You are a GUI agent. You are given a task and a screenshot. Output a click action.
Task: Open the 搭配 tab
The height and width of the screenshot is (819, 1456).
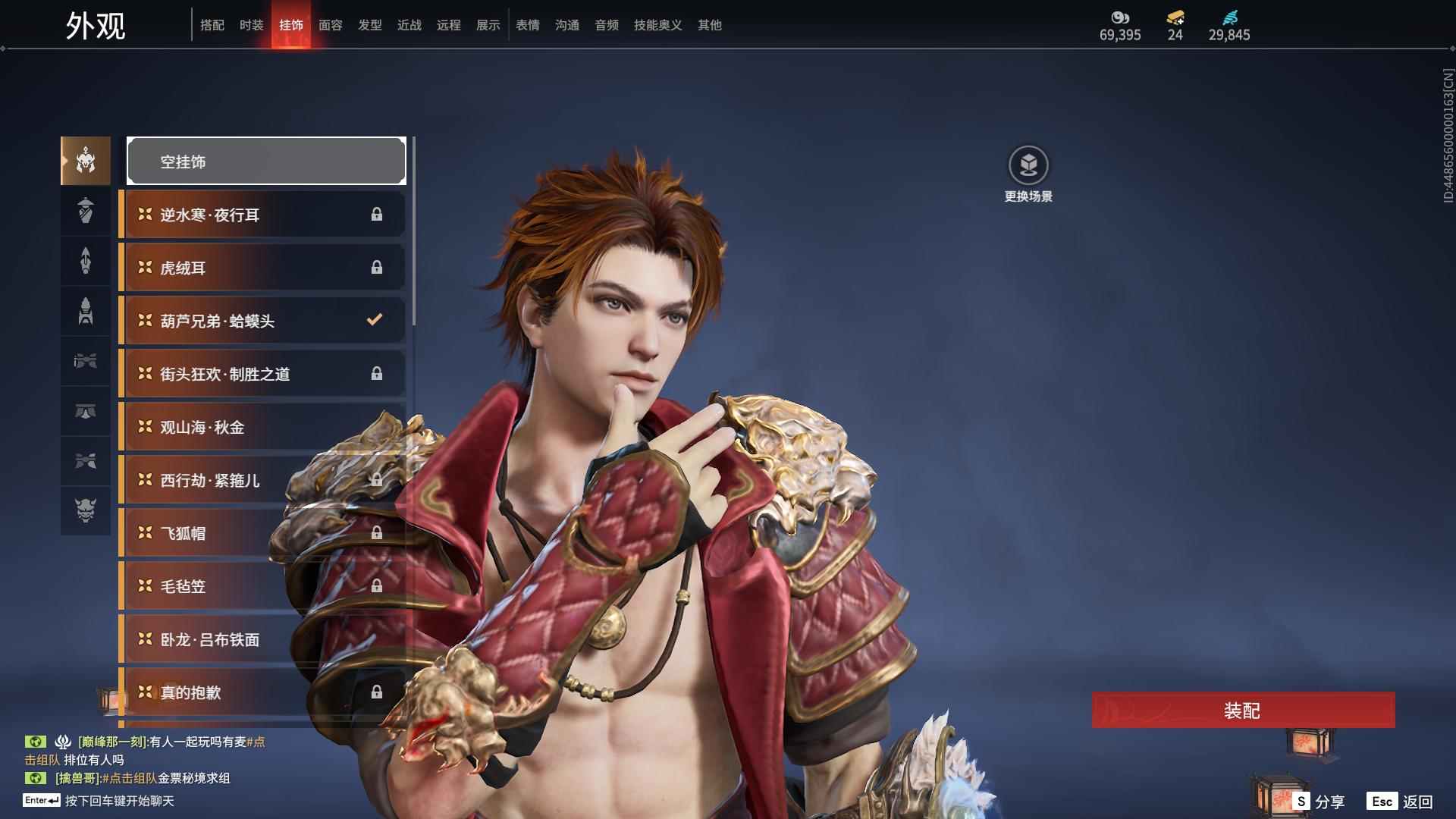click(212, 25)
